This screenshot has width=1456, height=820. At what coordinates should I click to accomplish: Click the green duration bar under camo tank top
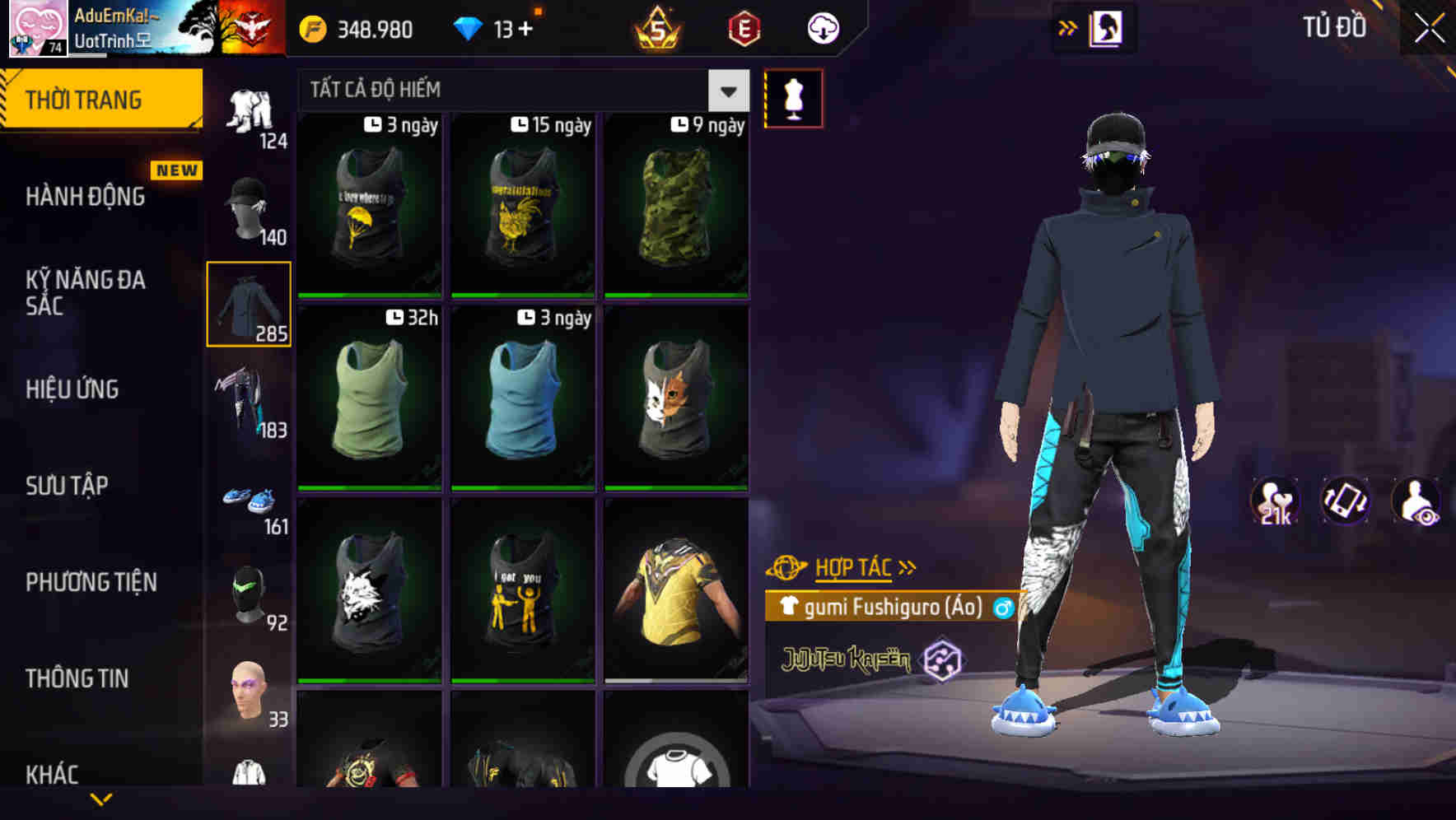tap(675, 293)
